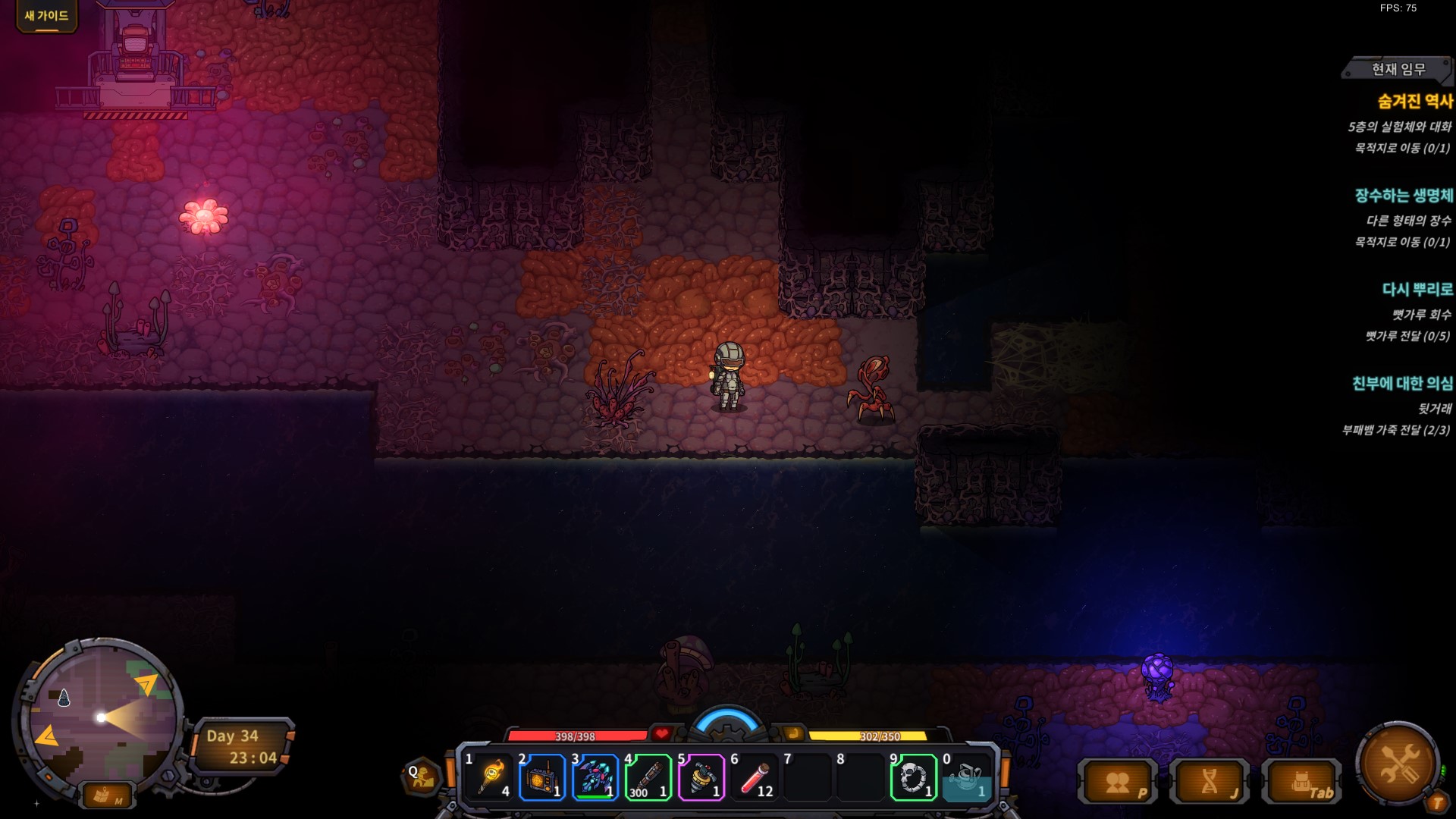Viewport: 1456px width, 819px height.
Task: Open the wrench and screwdriver build menu
Action: (1398, 762)
